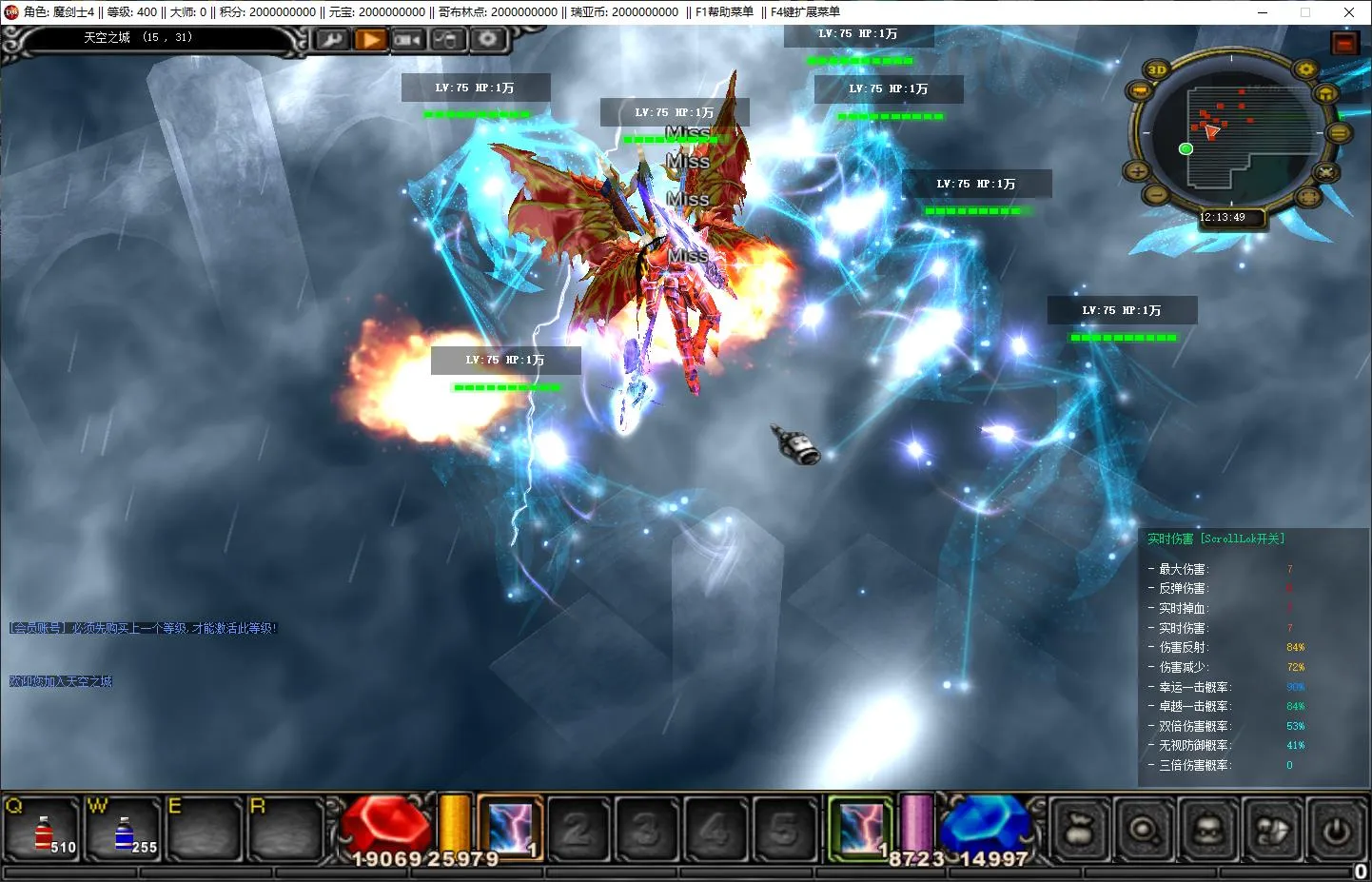Toggle the minimap 3D view button
1372x882 pixels.
1157,69
